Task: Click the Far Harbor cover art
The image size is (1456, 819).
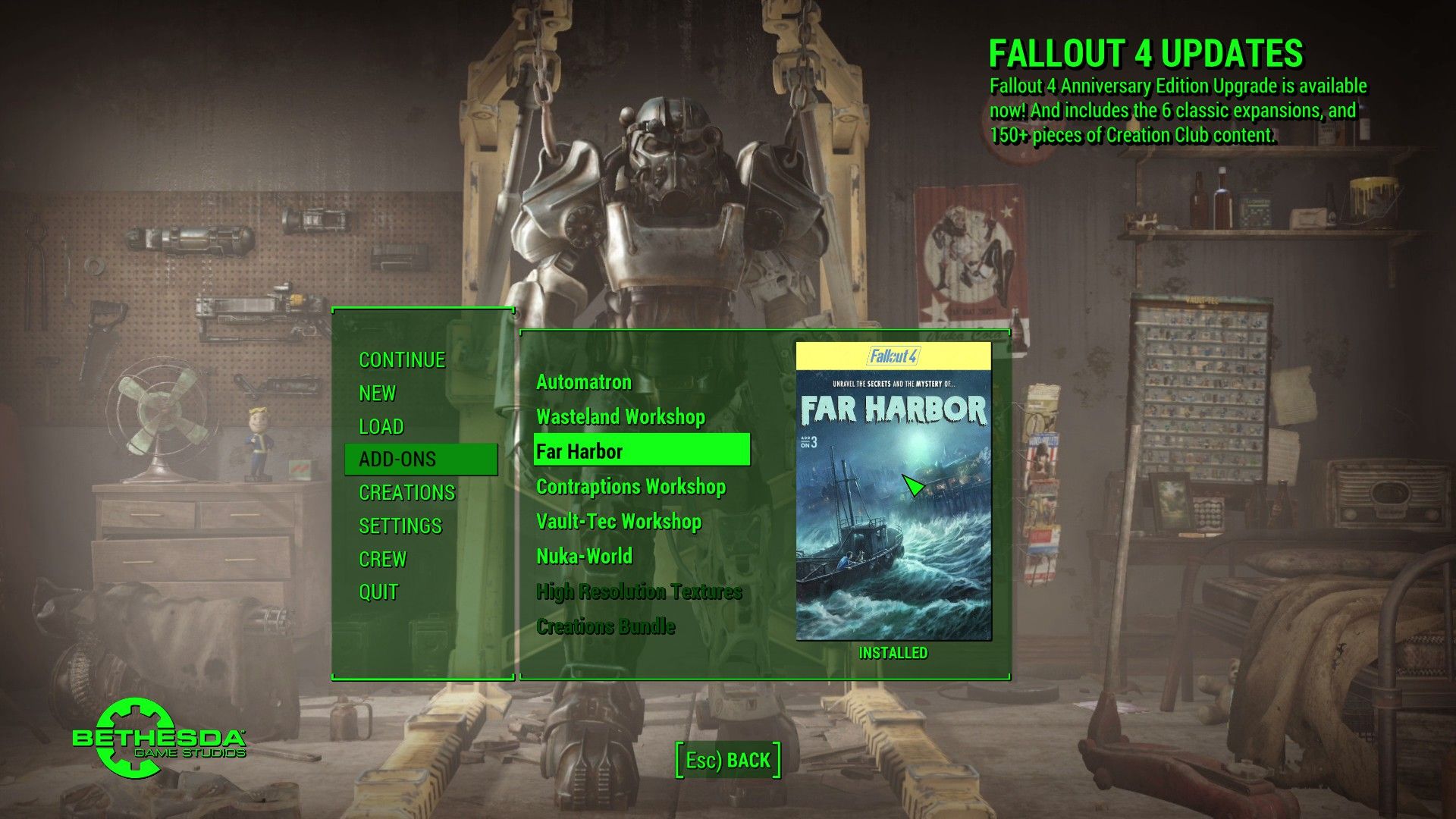Action: (x=893, y=491)
